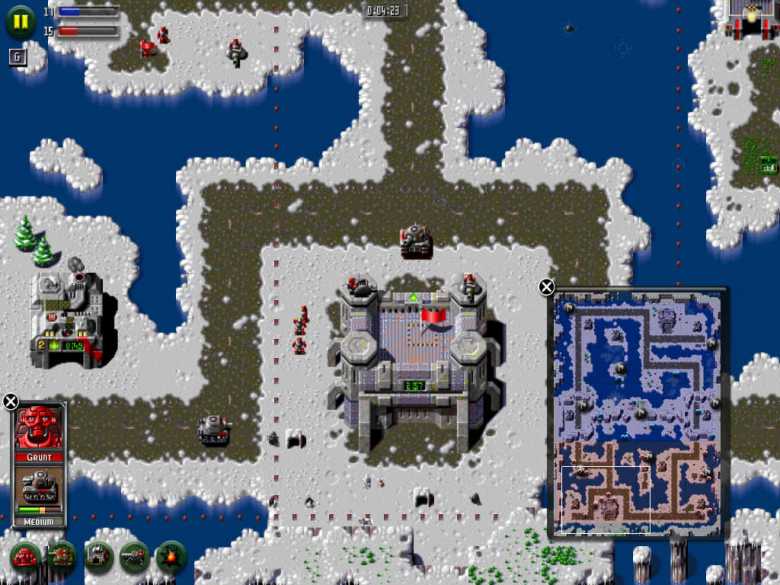Select the Medium tank portrait
The height and width of the screenshot is (585, 780).
(x=40, y=489)
